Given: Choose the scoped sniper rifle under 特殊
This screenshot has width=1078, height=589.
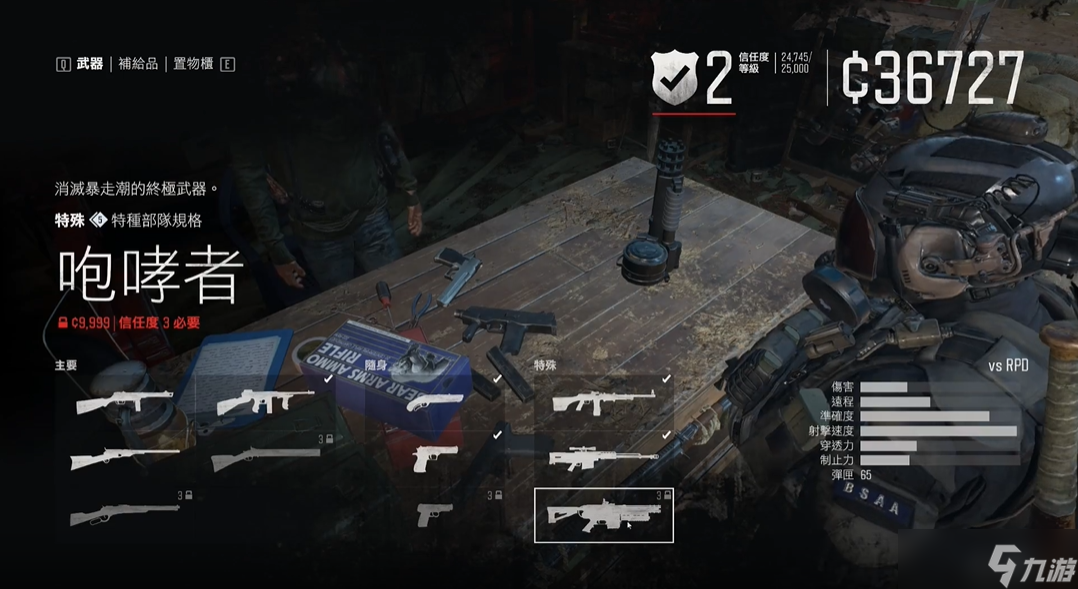Looking at the screenshot, I should pos(604,458).
